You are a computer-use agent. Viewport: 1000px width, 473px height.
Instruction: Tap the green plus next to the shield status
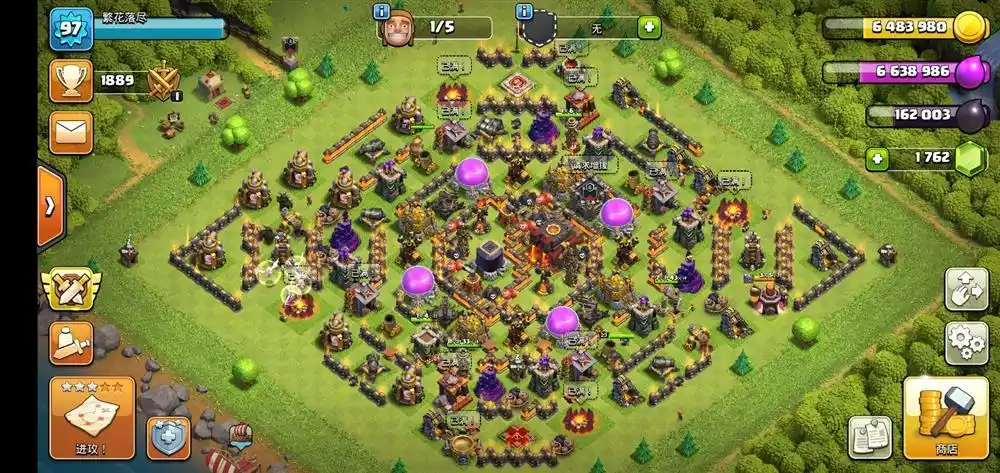(x=649, y=28)
